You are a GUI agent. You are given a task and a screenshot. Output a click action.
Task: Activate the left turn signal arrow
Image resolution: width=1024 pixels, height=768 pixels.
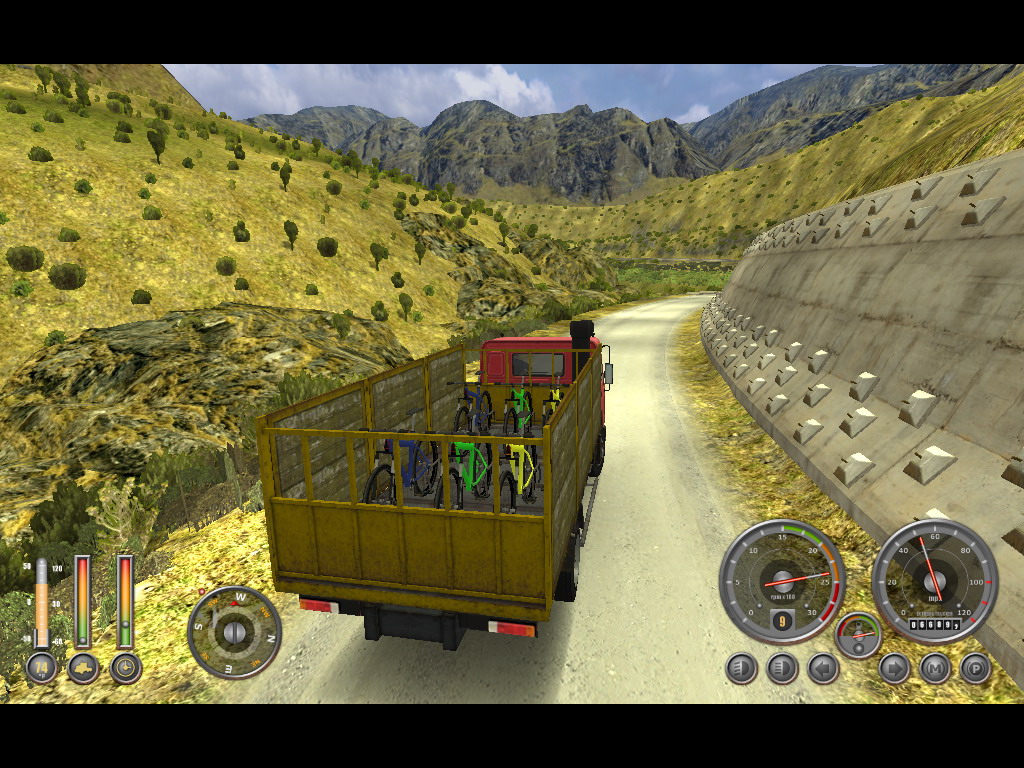[823, 668]
